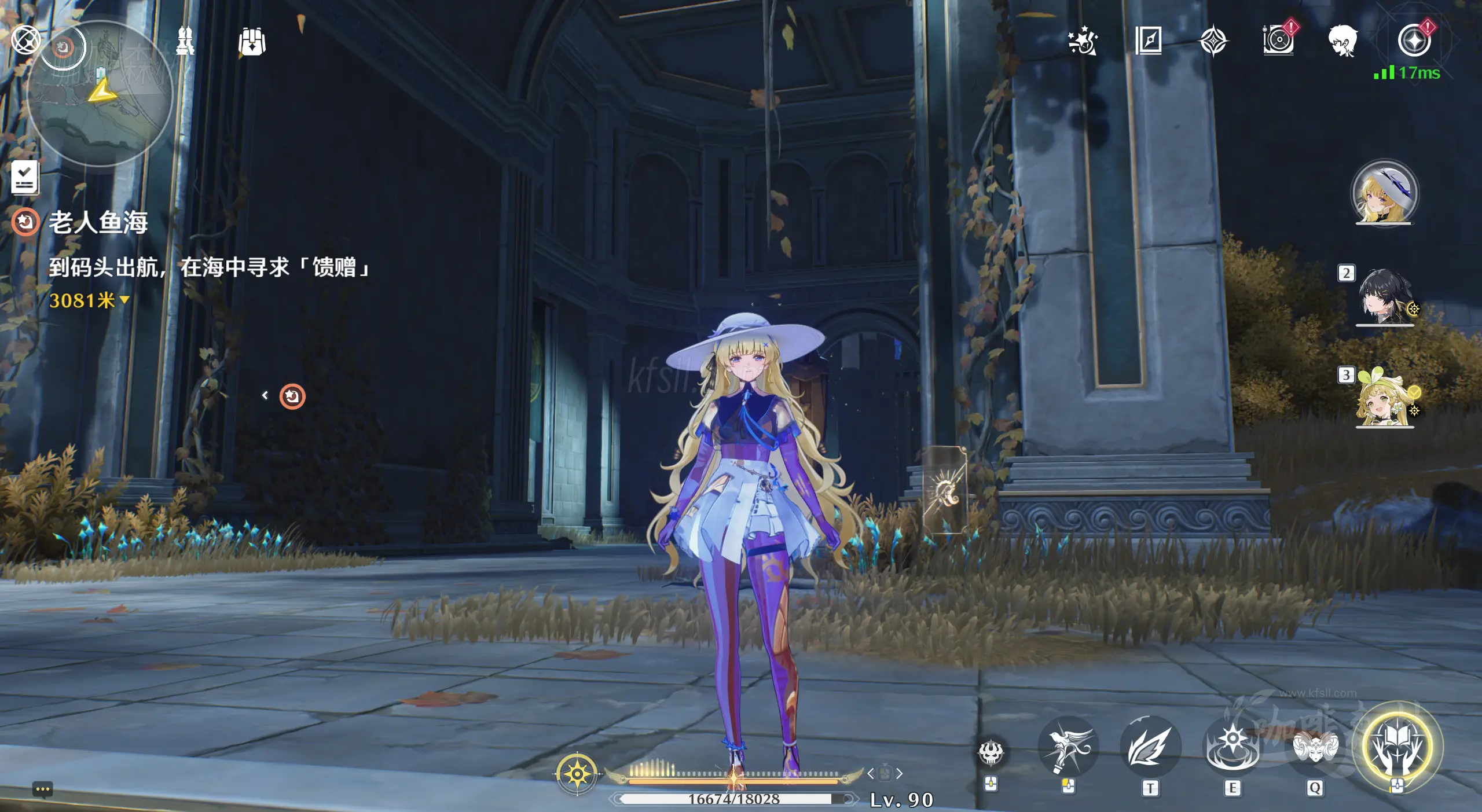Switch to the dark-haired second party member

pos(1385,296)
